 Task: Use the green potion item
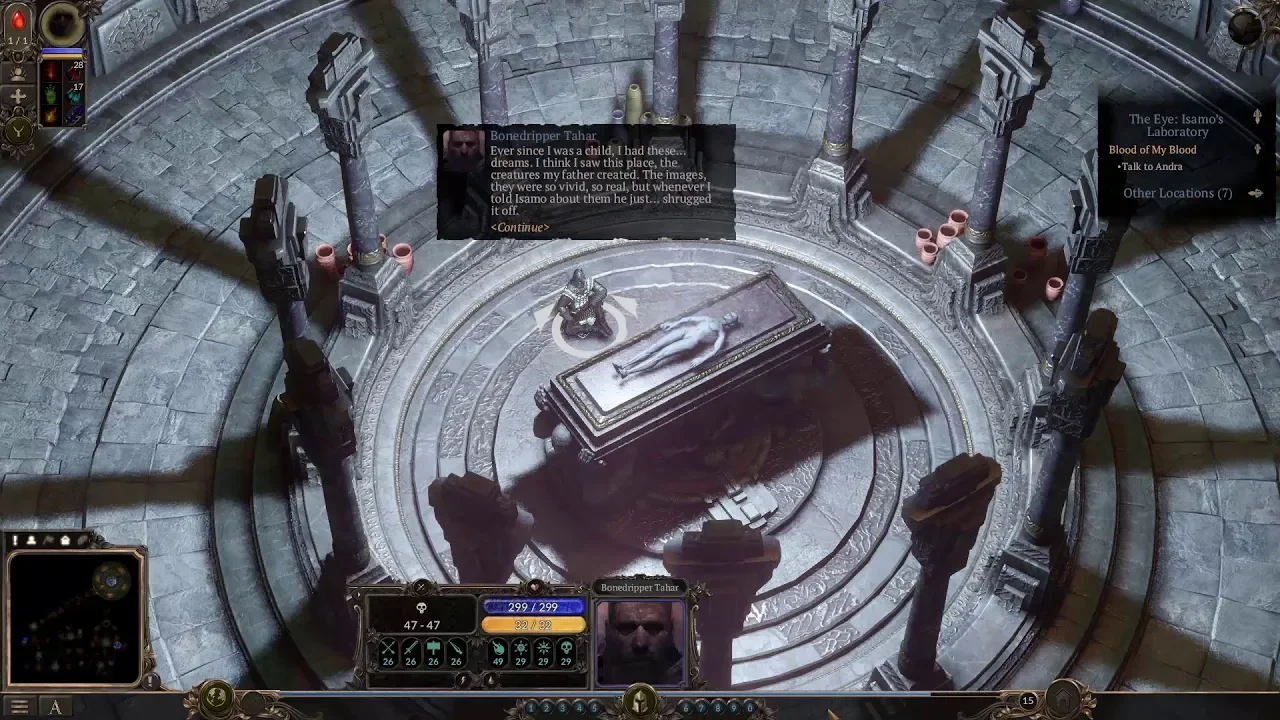(x=51, y=96)
